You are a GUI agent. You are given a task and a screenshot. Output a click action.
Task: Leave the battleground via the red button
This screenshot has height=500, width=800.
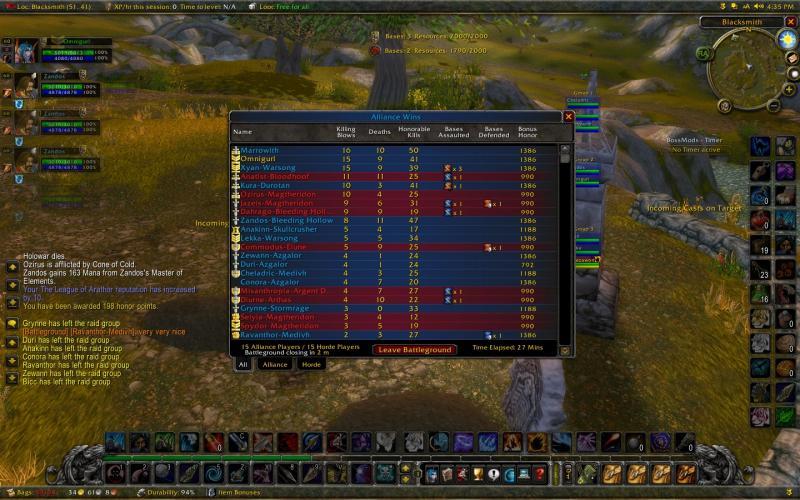[x=414, y=350]
